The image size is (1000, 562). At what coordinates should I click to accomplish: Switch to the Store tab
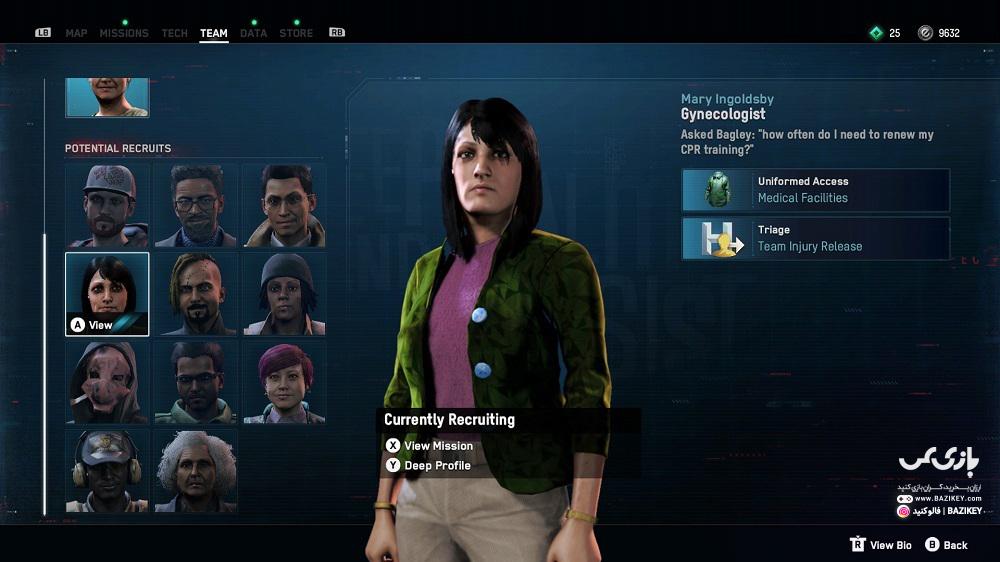pyautogui.click(x=296, y=33)
